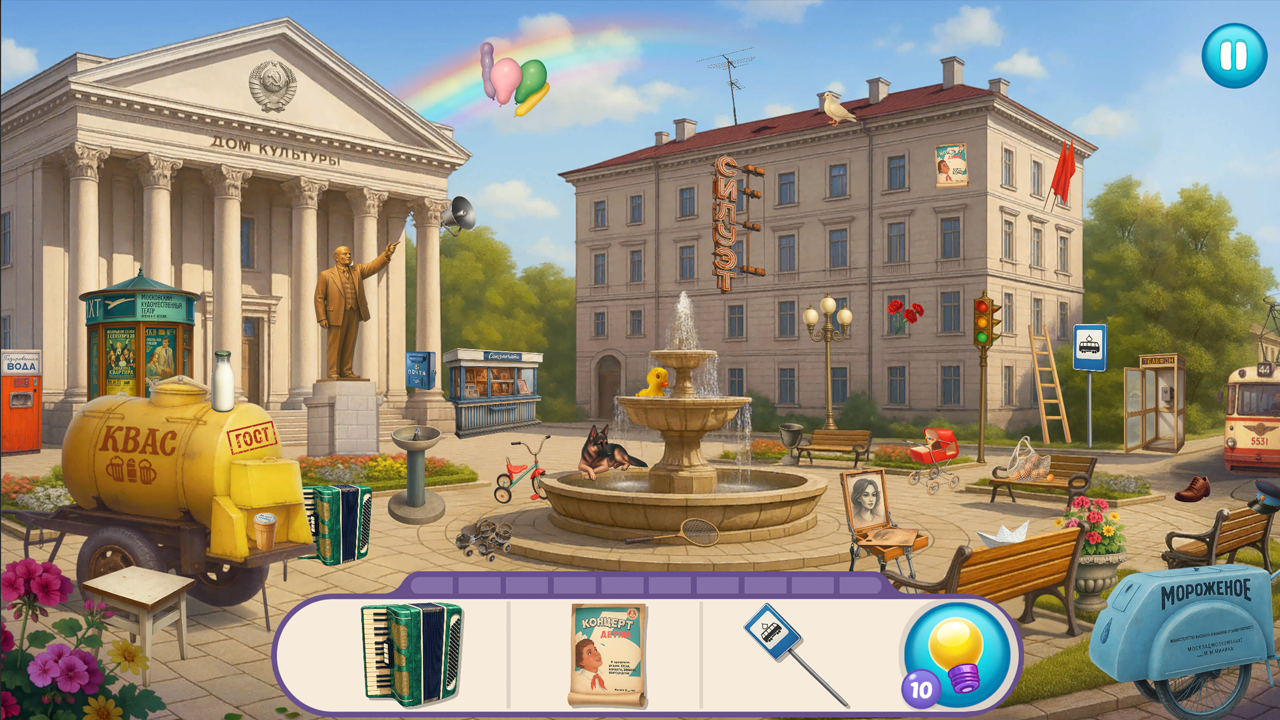Click the rubber duck on the fountain
The width and height of the screenshot is (1280, 720).
point(651,382)
